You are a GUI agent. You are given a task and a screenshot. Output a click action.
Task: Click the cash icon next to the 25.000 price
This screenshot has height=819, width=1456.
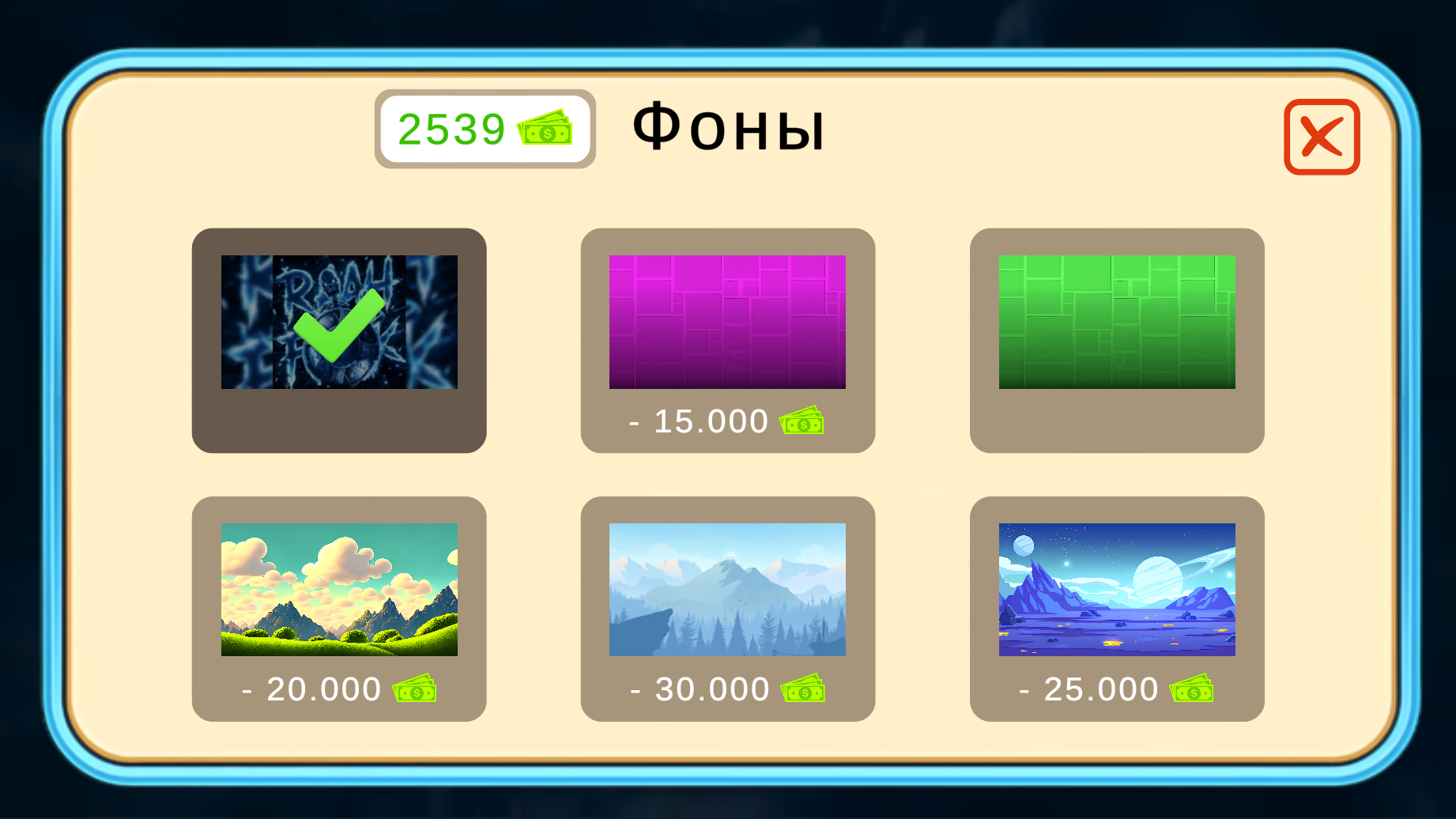coord(1190,689)
